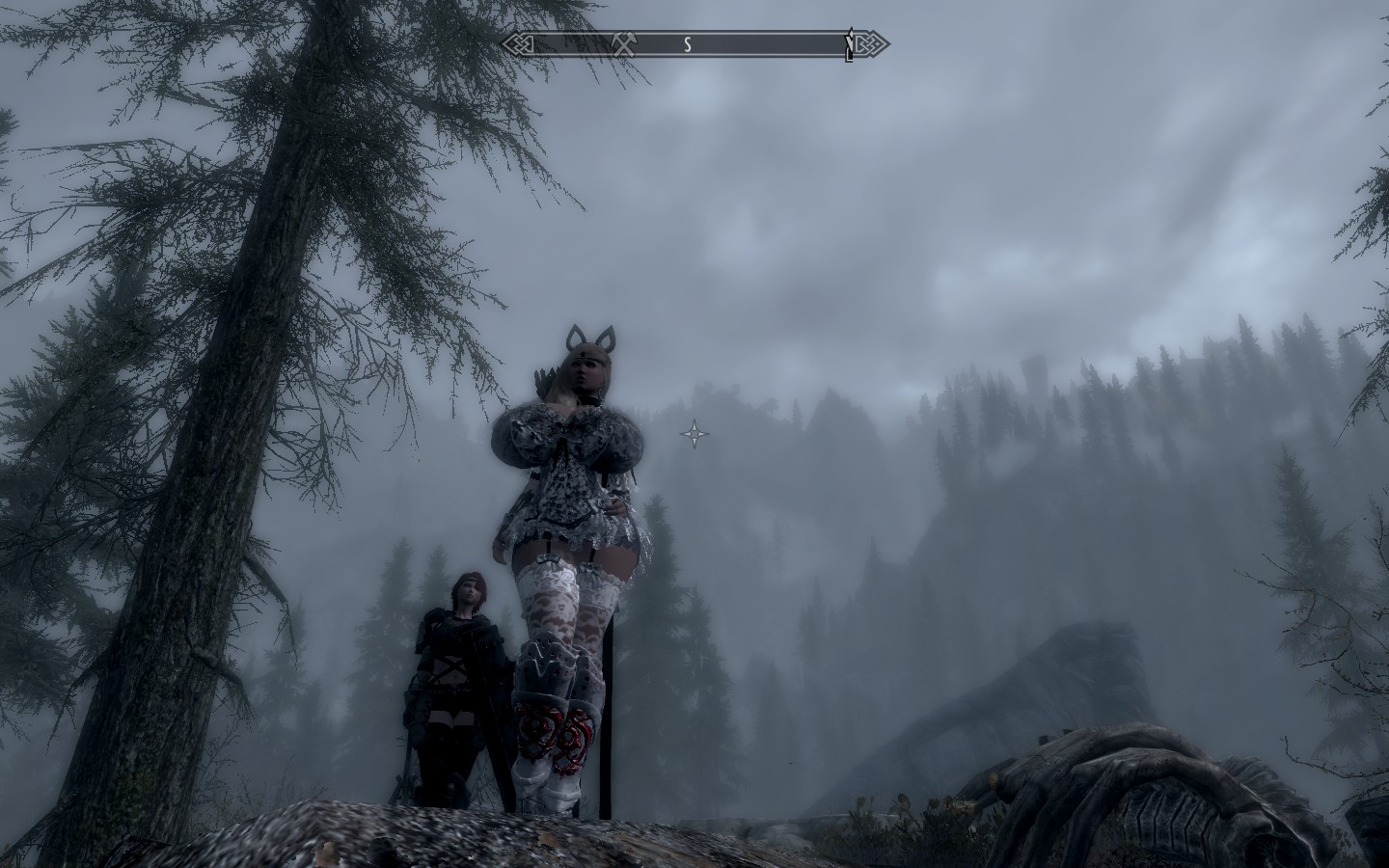Image resolution: width=1389 pixels, height=868 pixels.
Task: Select the South heading letter on the compass
Action: 688,44
